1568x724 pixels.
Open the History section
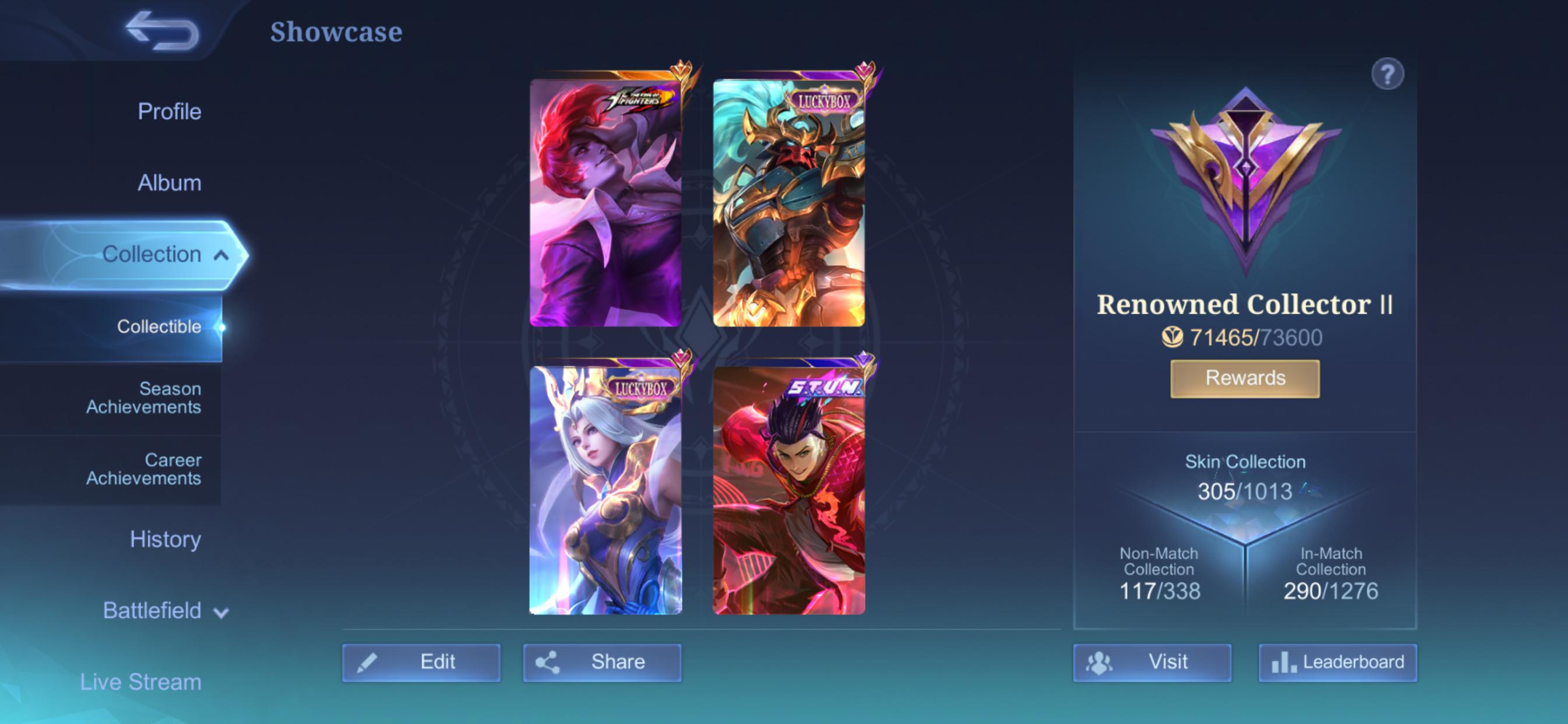pos(166,539)
